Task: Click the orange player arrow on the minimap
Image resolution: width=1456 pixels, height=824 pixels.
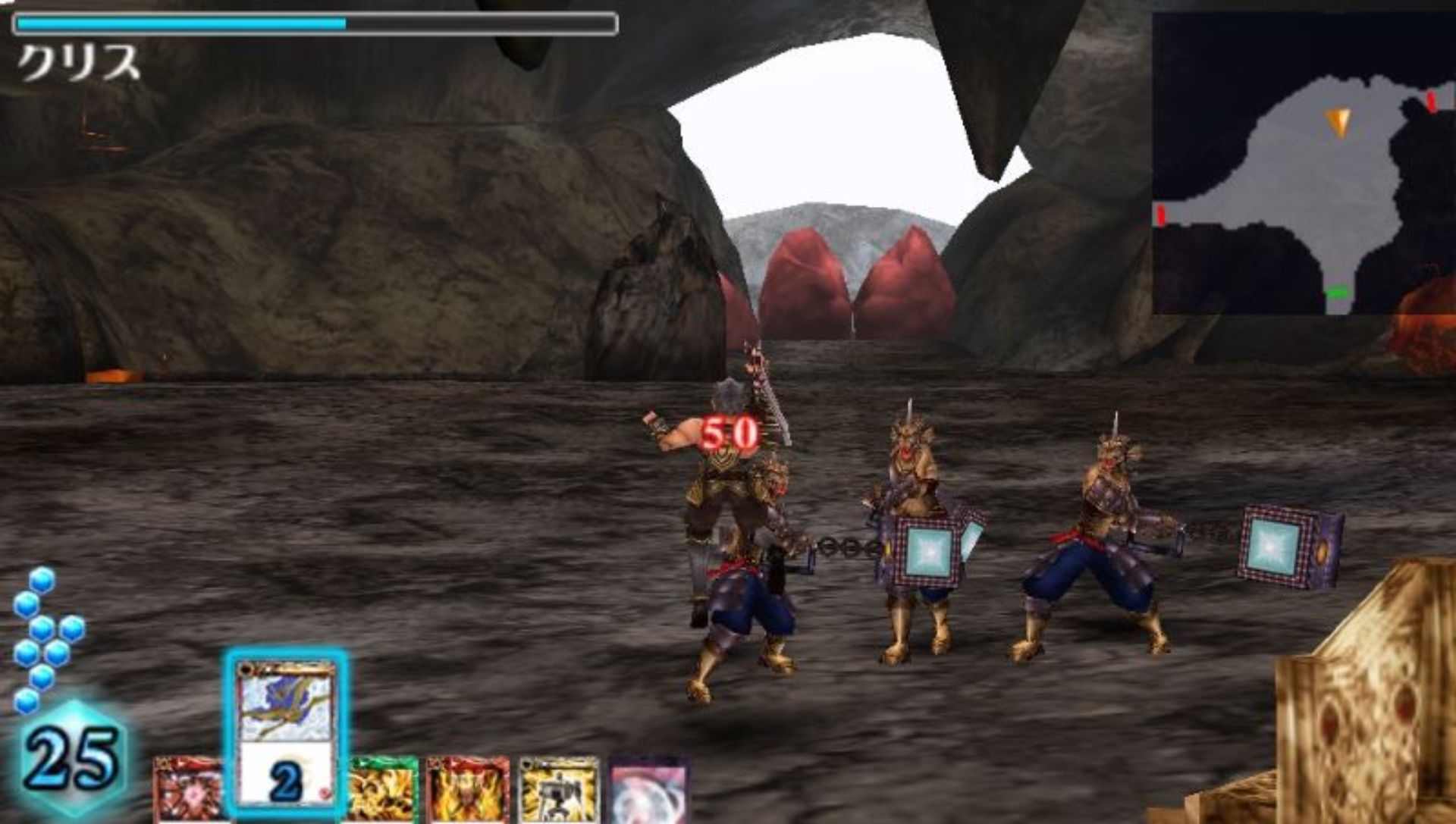Action: [x=1338, y=121]
